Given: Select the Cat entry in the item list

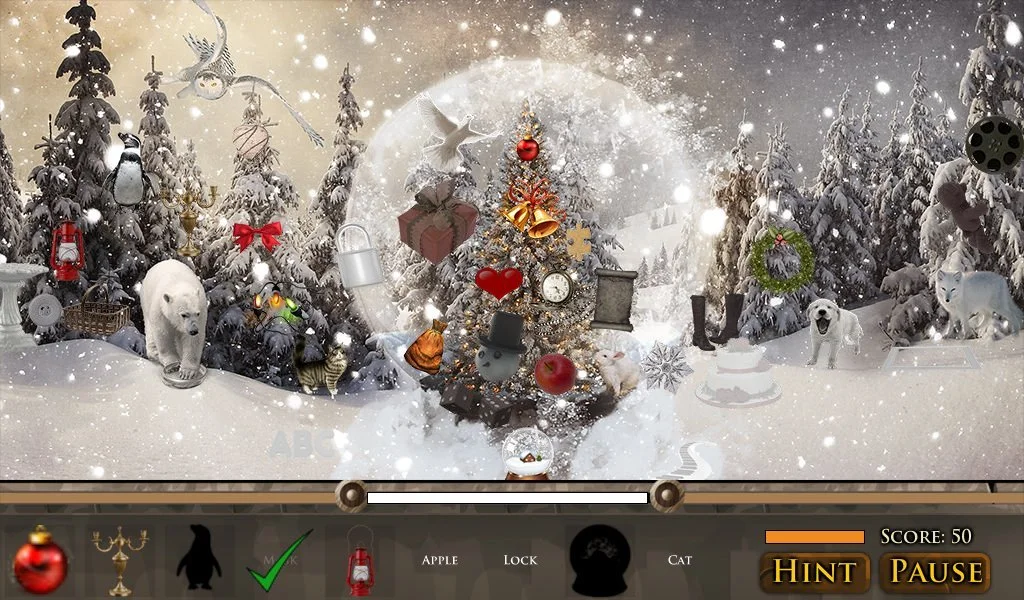Looking at the screenshot, I should tap(680, 560).
